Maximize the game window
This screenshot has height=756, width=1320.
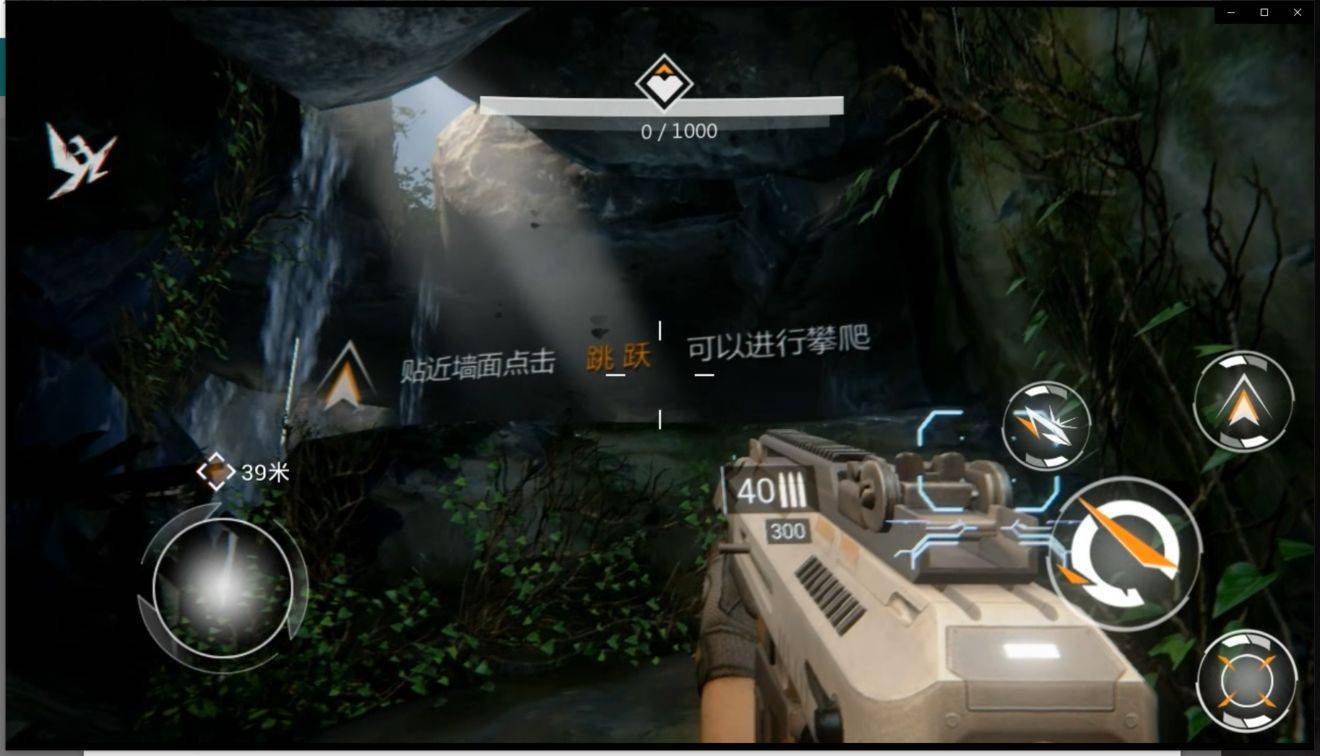point(1264,12)
